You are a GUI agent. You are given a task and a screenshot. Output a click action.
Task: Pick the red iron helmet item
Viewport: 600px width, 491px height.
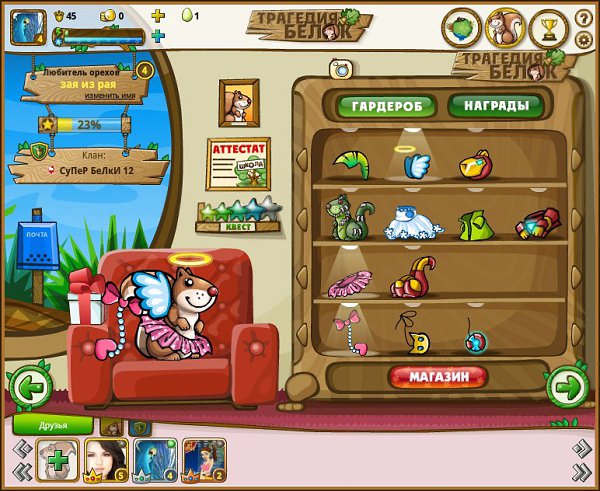coord(474,164)
